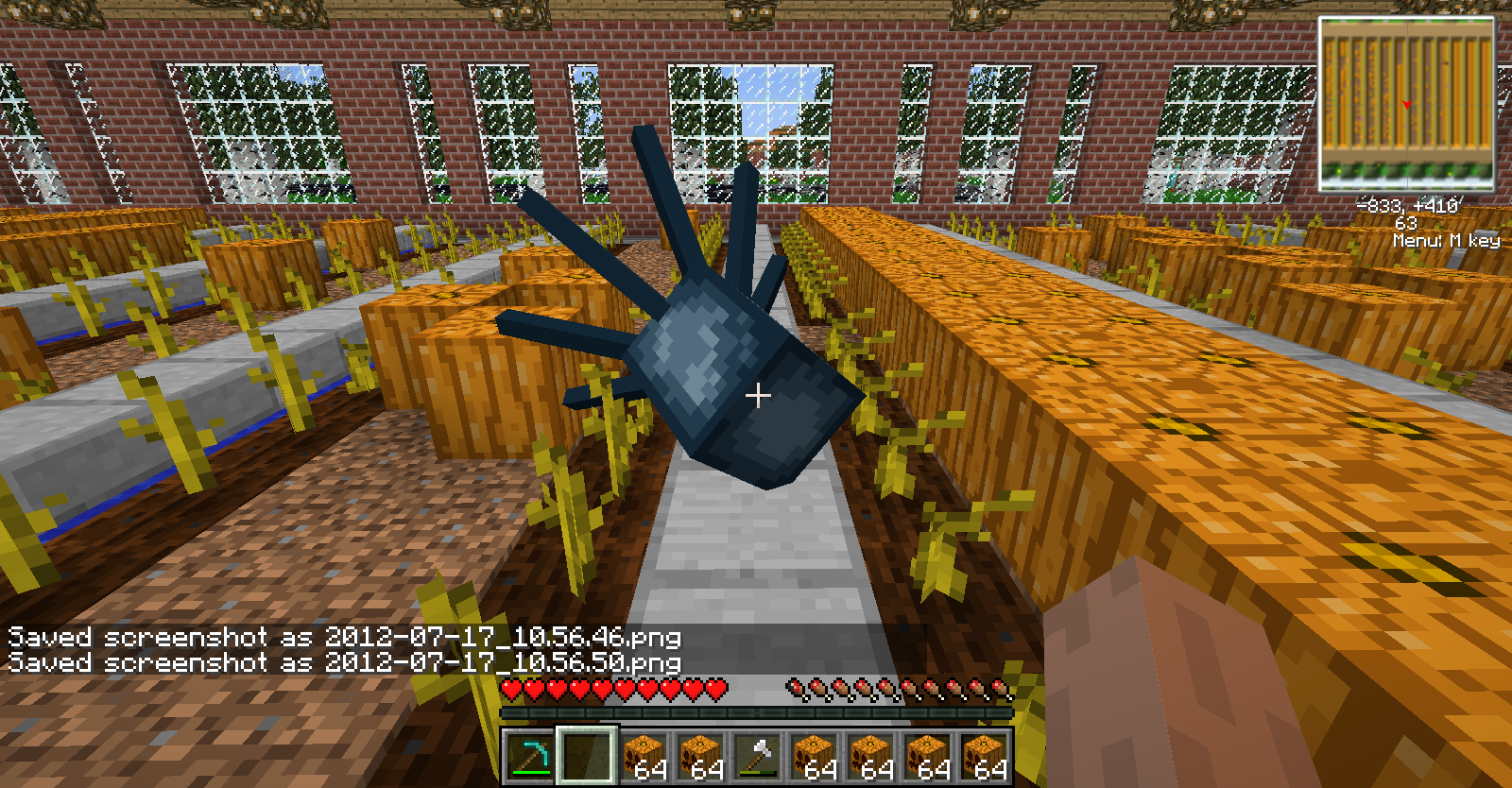1512x788 pixels.
Task: Select the iron axe hotbar slot
Action: click(x=757, y=757)
